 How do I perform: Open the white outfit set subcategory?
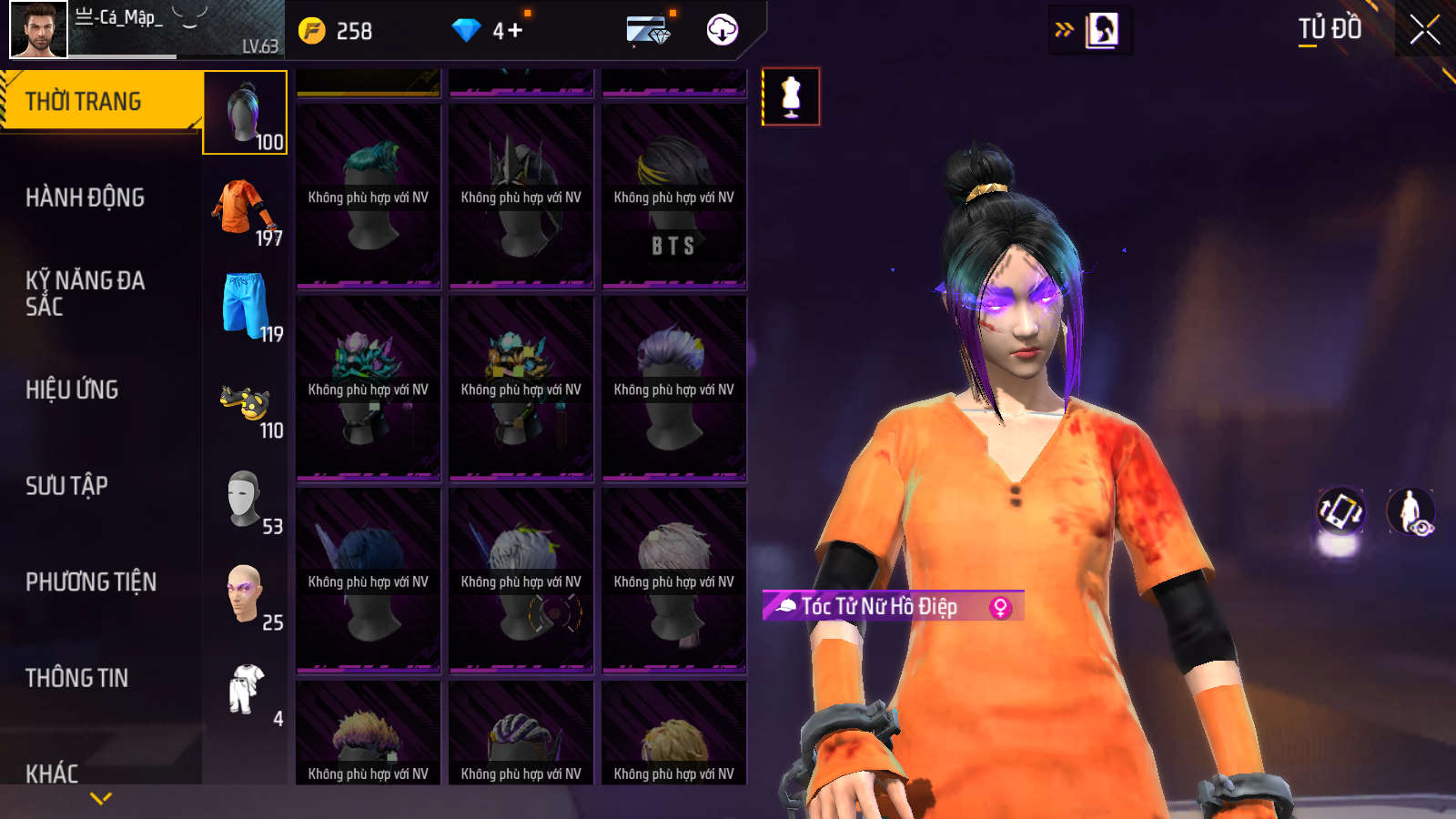(245, 692)
